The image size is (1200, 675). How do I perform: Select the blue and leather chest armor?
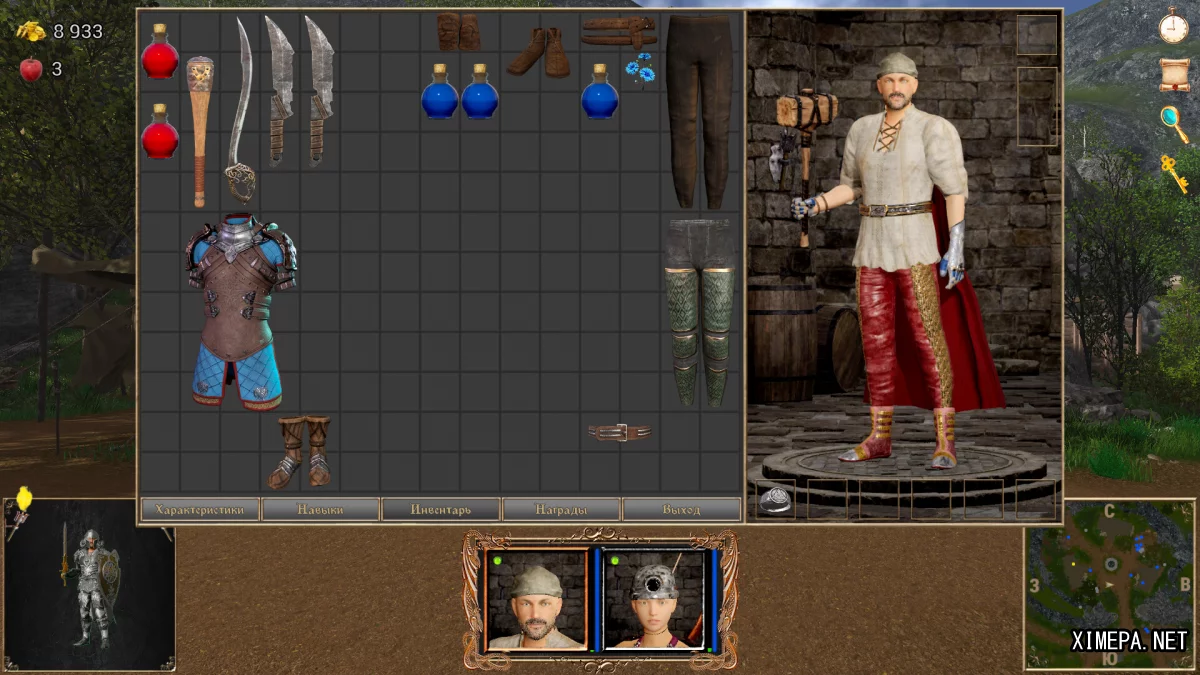(x=239, y=310)
